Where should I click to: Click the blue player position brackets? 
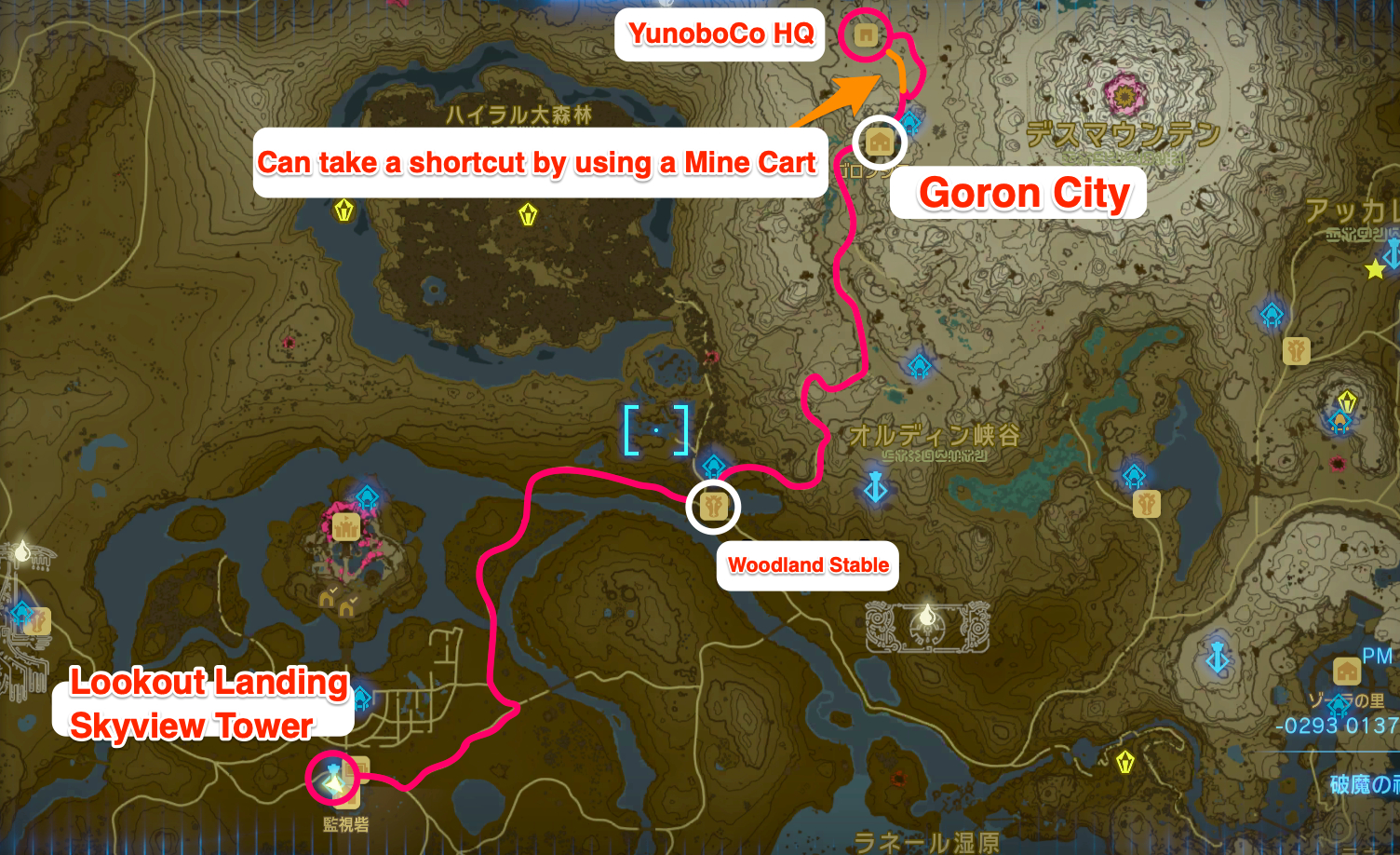(657, 430)
